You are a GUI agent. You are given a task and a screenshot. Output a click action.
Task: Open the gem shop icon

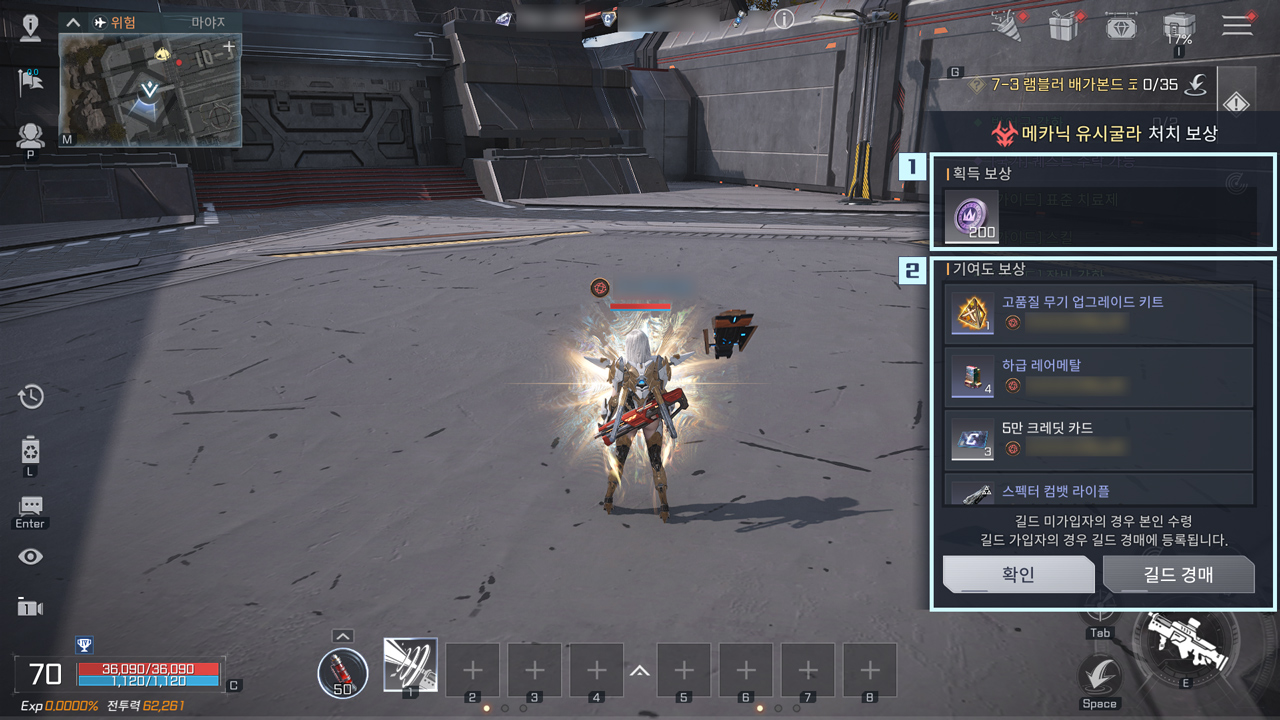point(1123,27)
